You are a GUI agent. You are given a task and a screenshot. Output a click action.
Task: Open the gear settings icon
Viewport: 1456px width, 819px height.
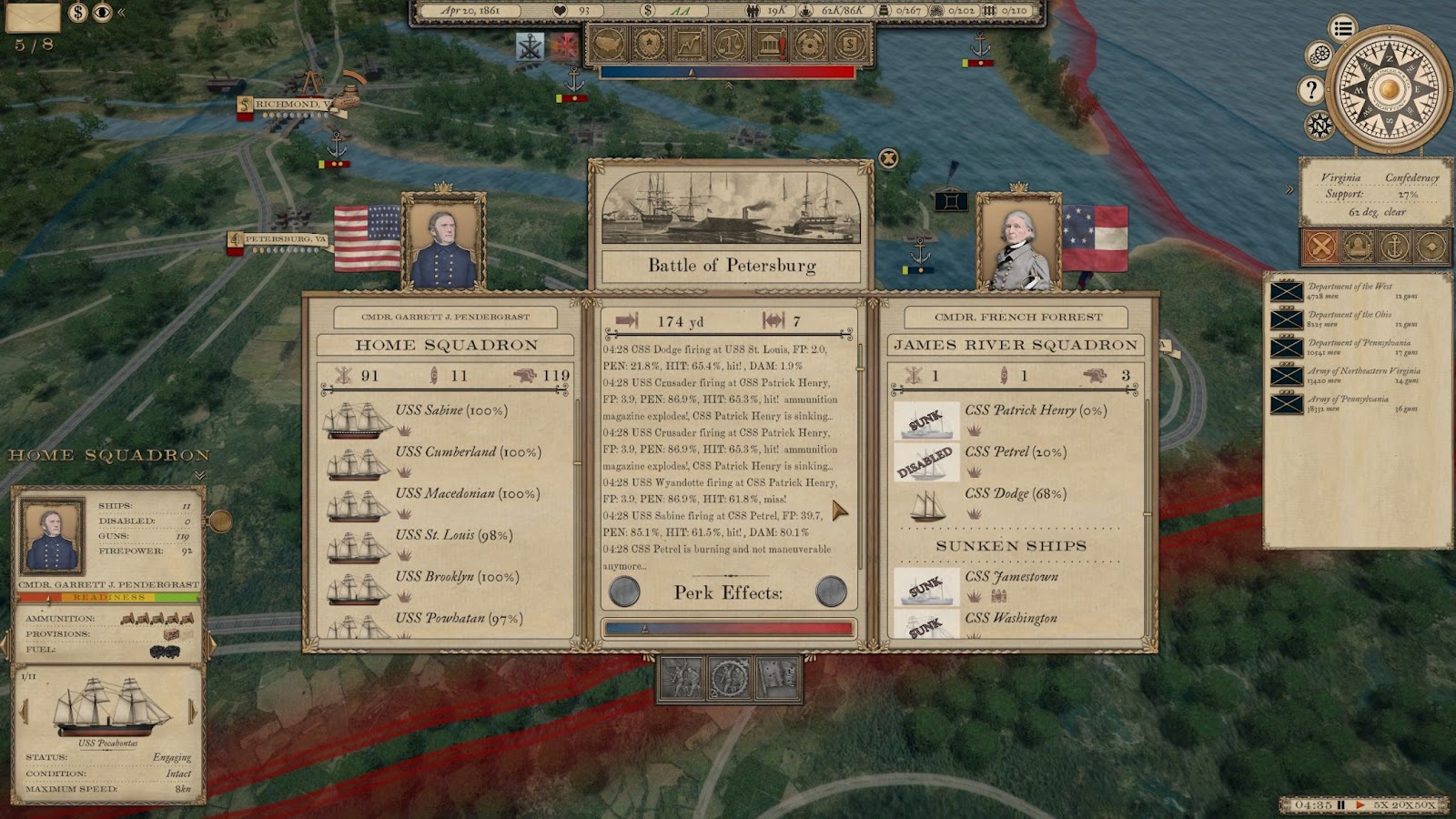tap(1319, 56)
